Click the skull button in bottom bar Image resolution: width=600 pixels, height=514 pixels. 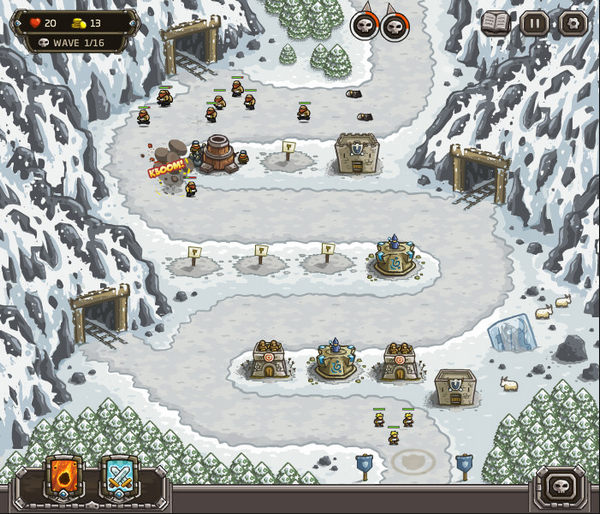coord(559,487)
